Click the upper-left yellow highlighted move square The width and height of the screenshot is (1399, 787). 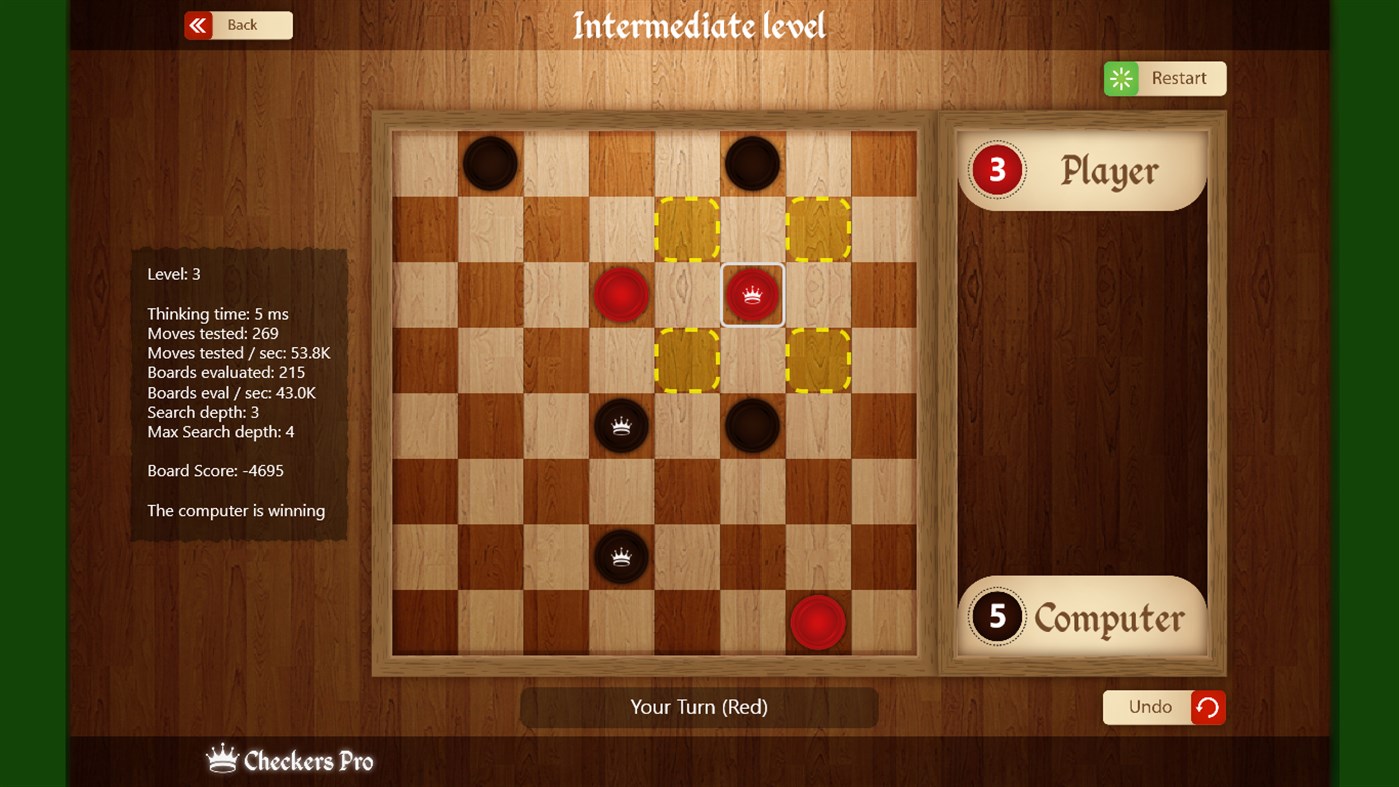[x=687, y=228]
